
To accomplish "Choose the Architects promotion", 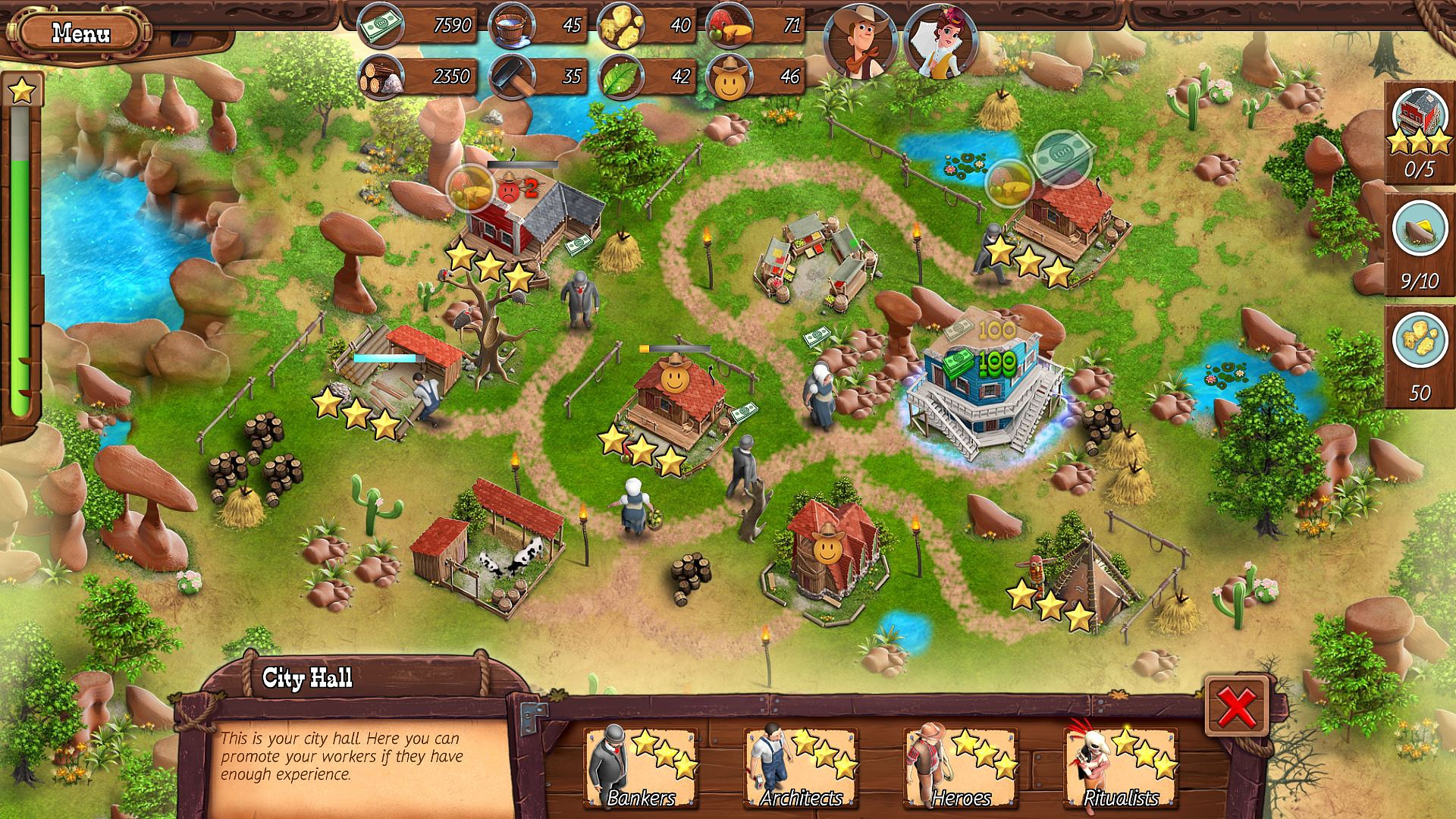I will point(801,767).
